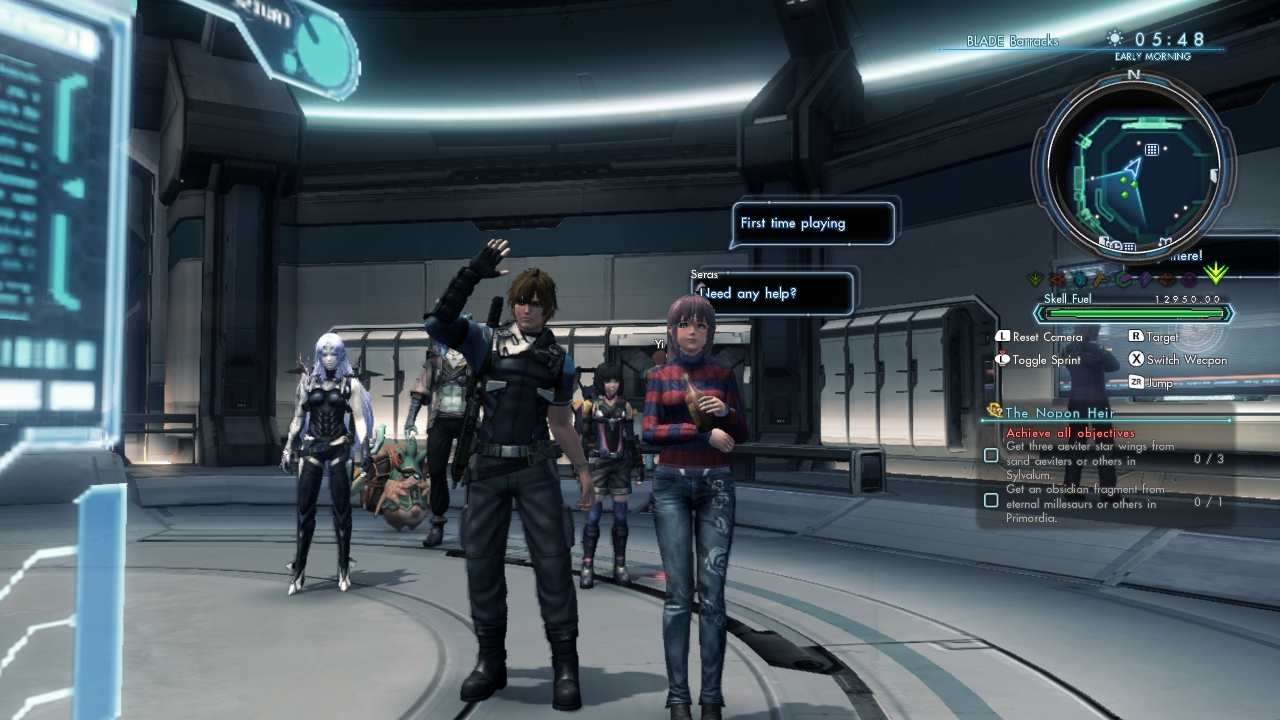Tick the obsidian fragment objective checkbox
This screenshot has height=720, width=1280.
coord(991,500)
